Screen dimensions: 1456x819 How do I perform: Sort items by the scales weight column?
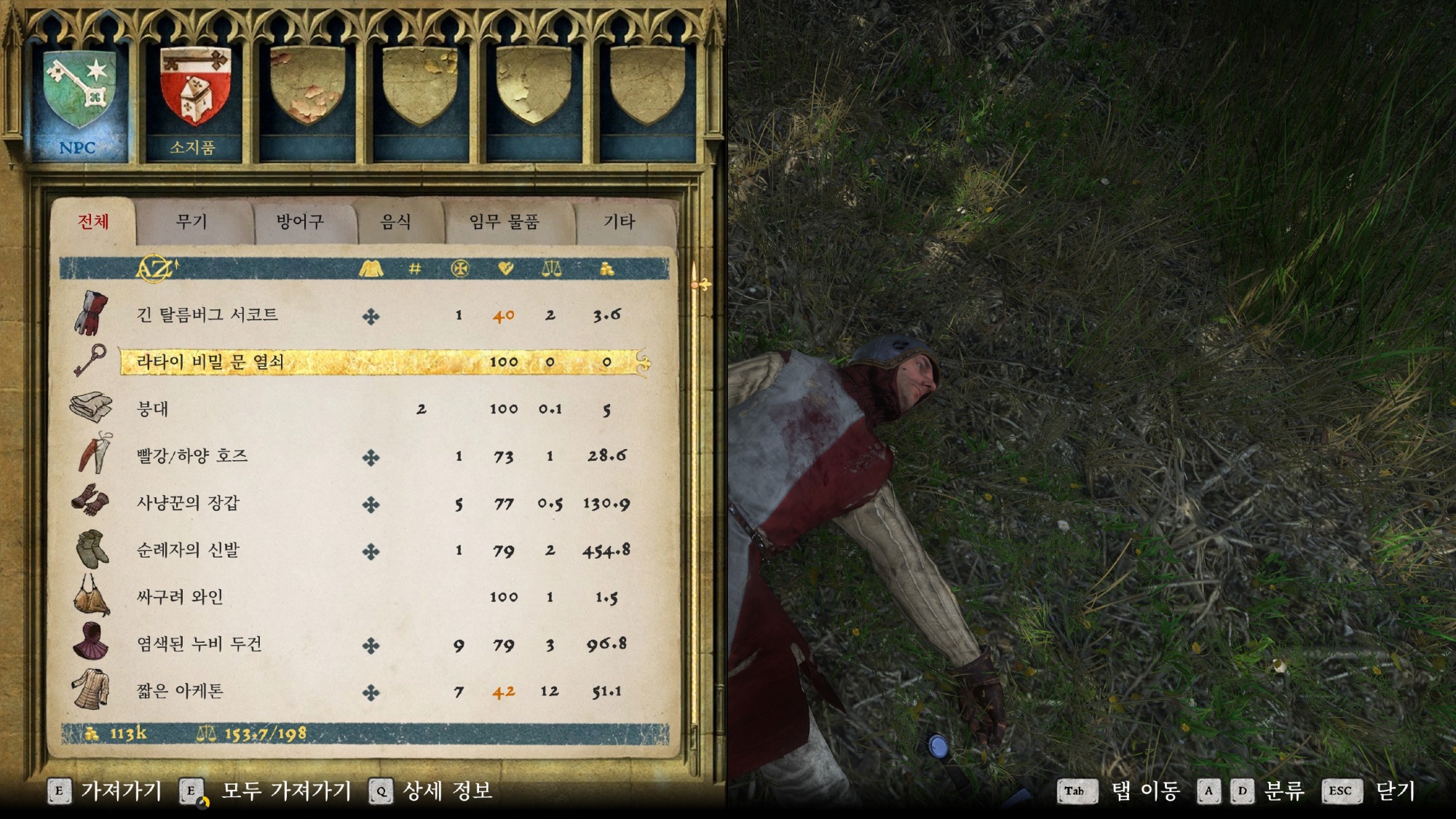click(551, 269)
